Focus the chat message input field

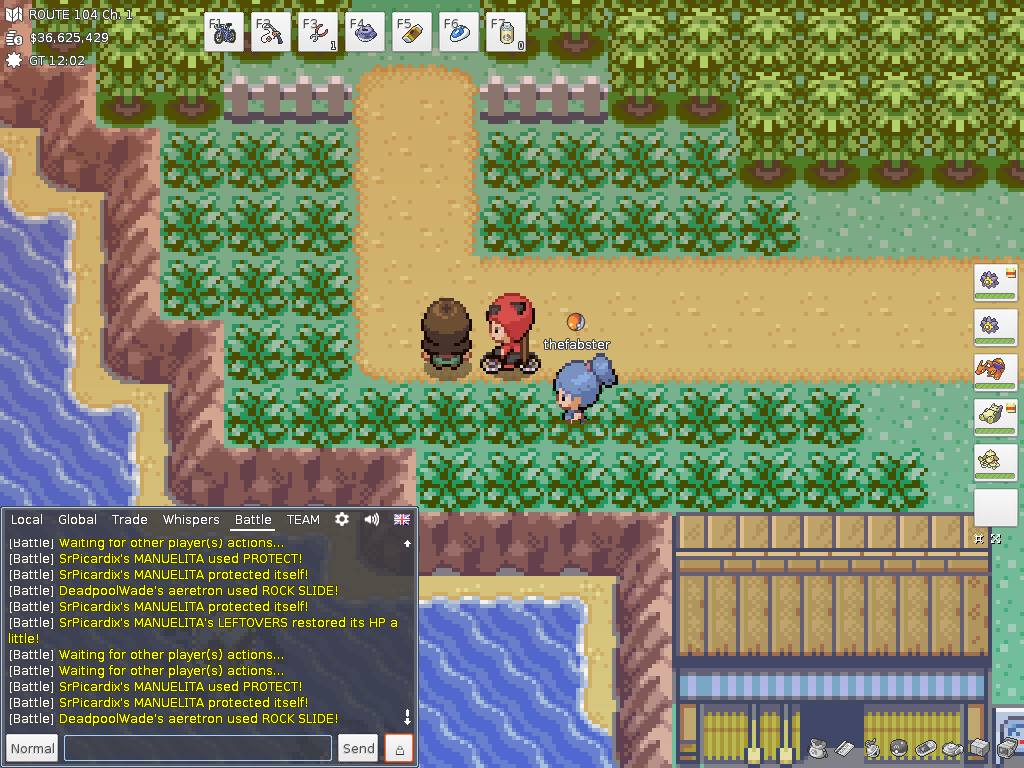tap(198, 748)
